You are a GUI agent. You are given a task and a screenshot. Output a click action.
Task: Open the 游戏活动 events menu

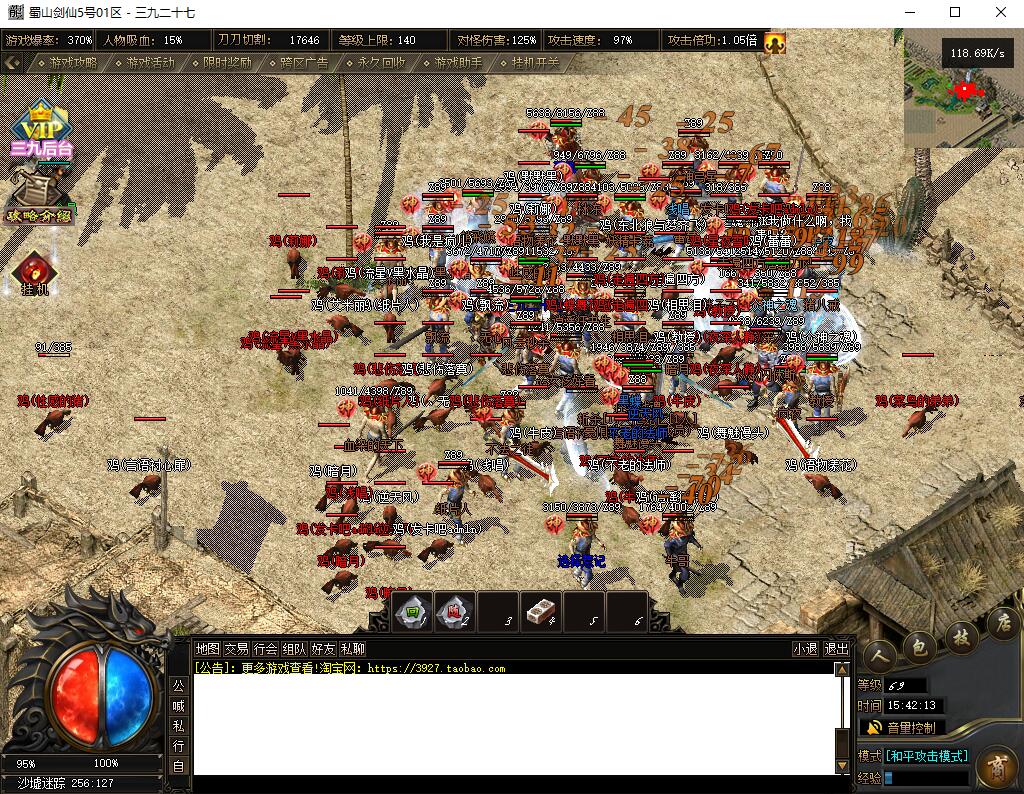(x=150, y=62)
